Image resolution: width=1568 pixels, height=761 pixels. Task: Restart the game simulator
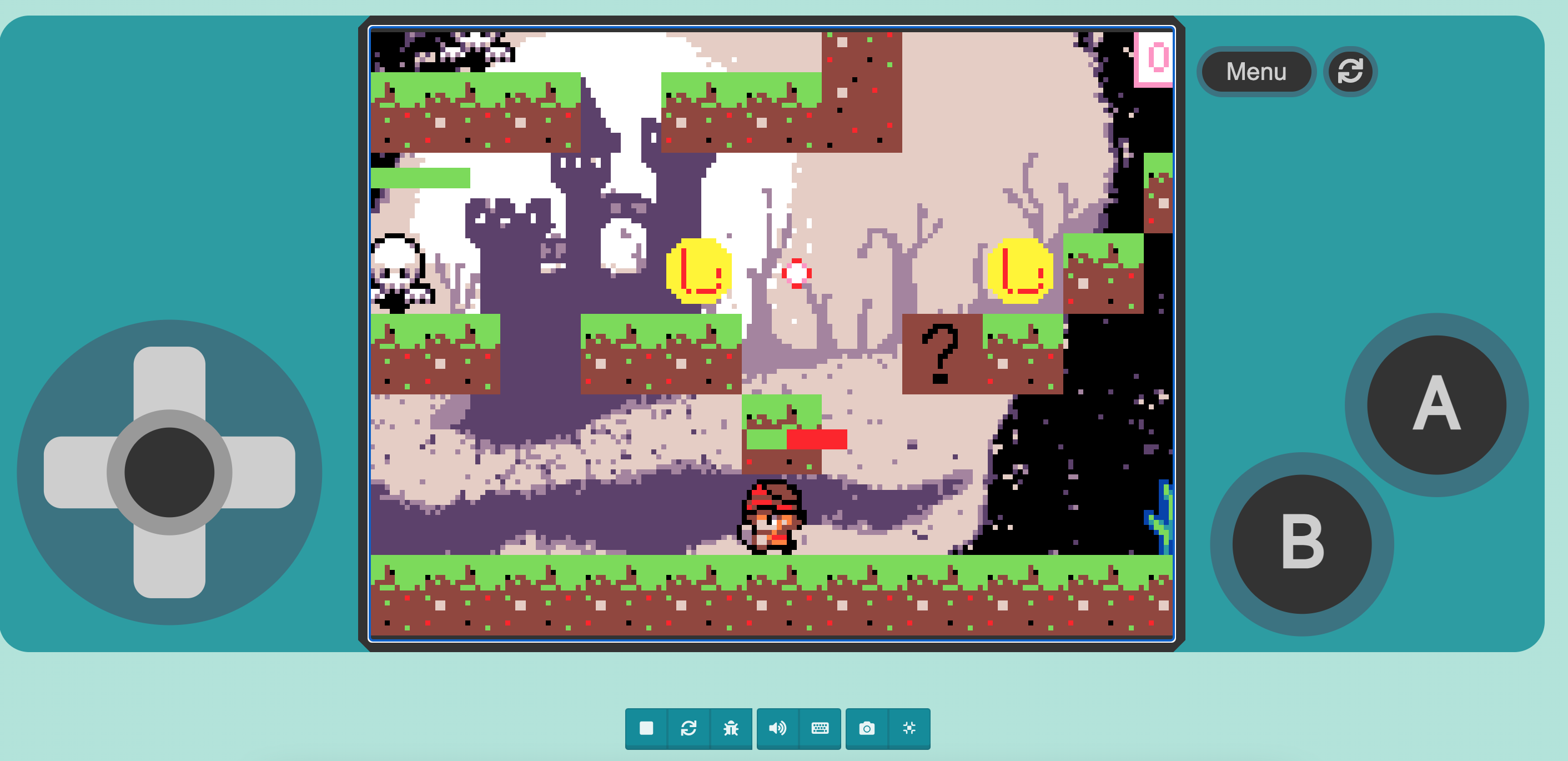[690, 728]
